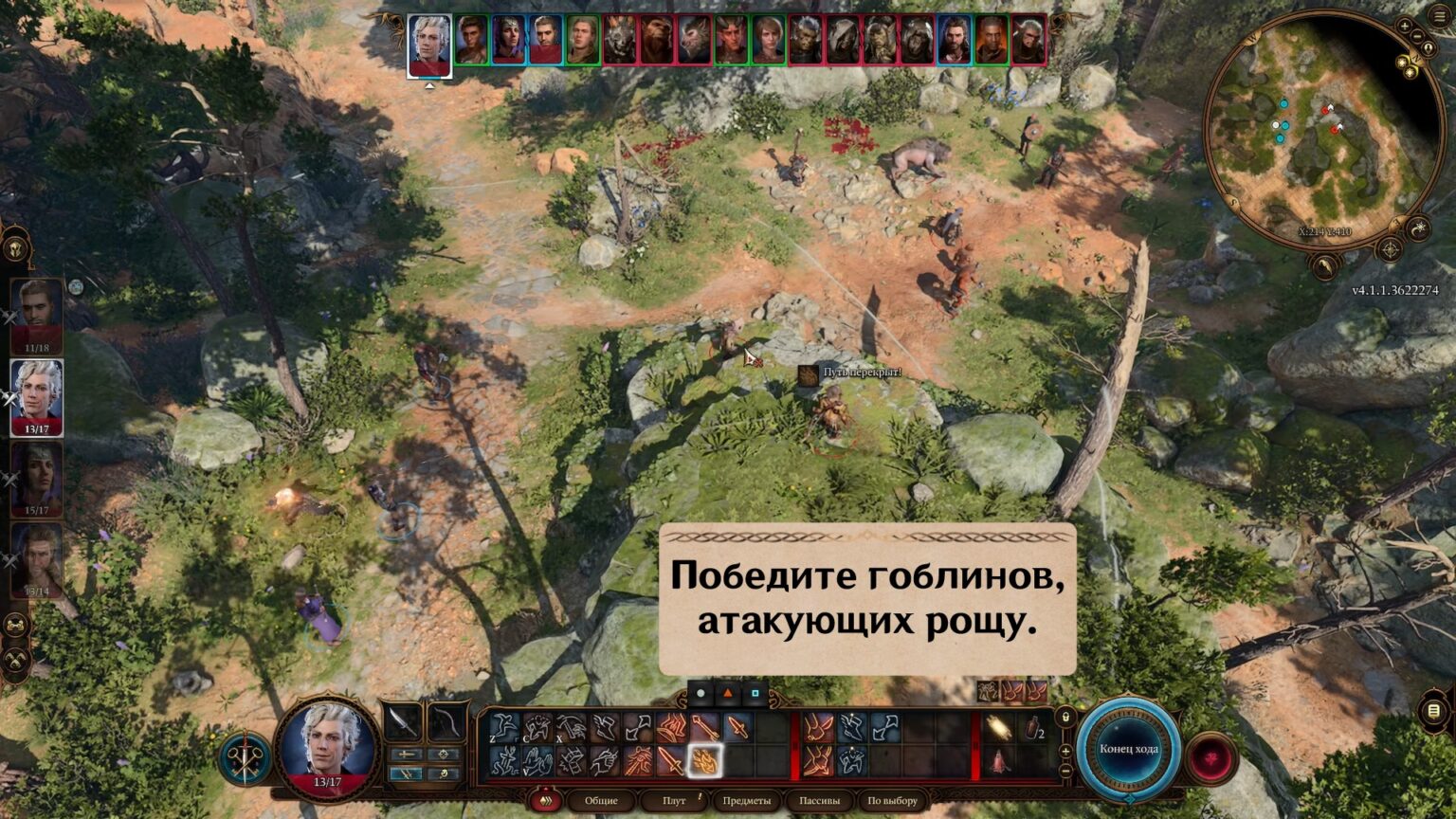Open the Пассивы hotbar tab
Image resolution: width=1456 pixels, height=819 pixels.
point(818,800)
